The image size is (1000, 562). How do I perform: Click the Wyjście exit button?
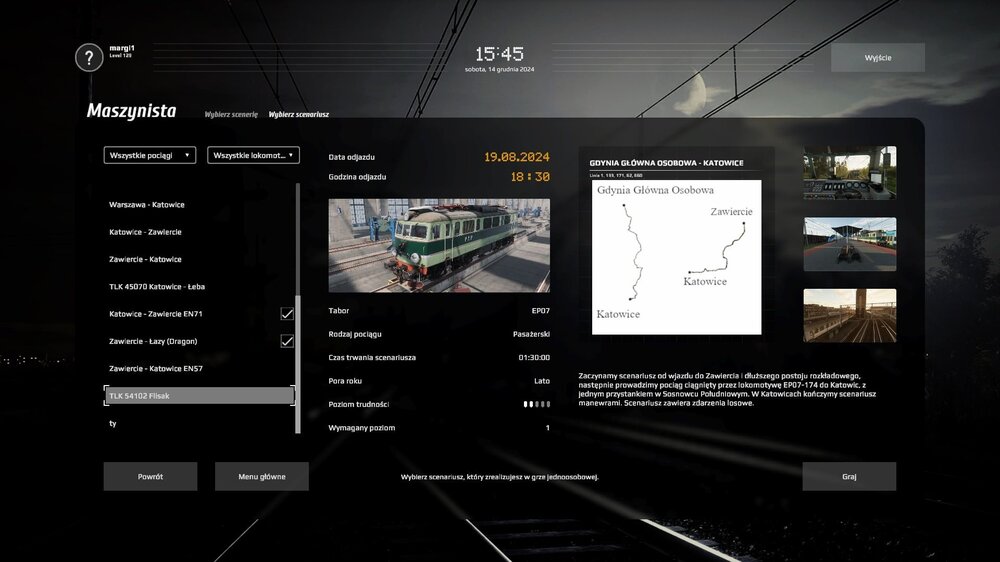pos(877,57)
